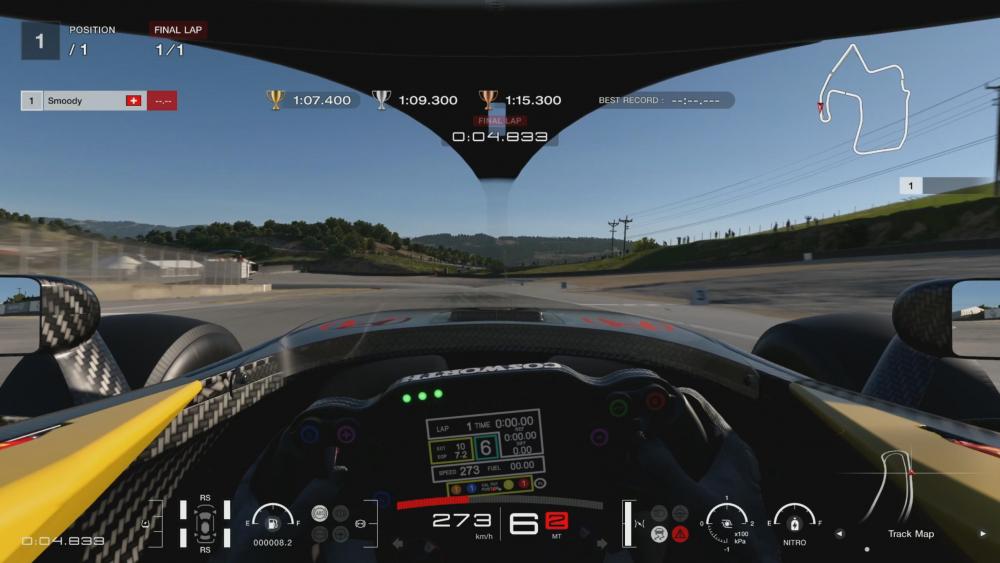Click the ABS indicator icon
Image resolution: width=1000 pixels, height=563 pixels.
[320, 514]
